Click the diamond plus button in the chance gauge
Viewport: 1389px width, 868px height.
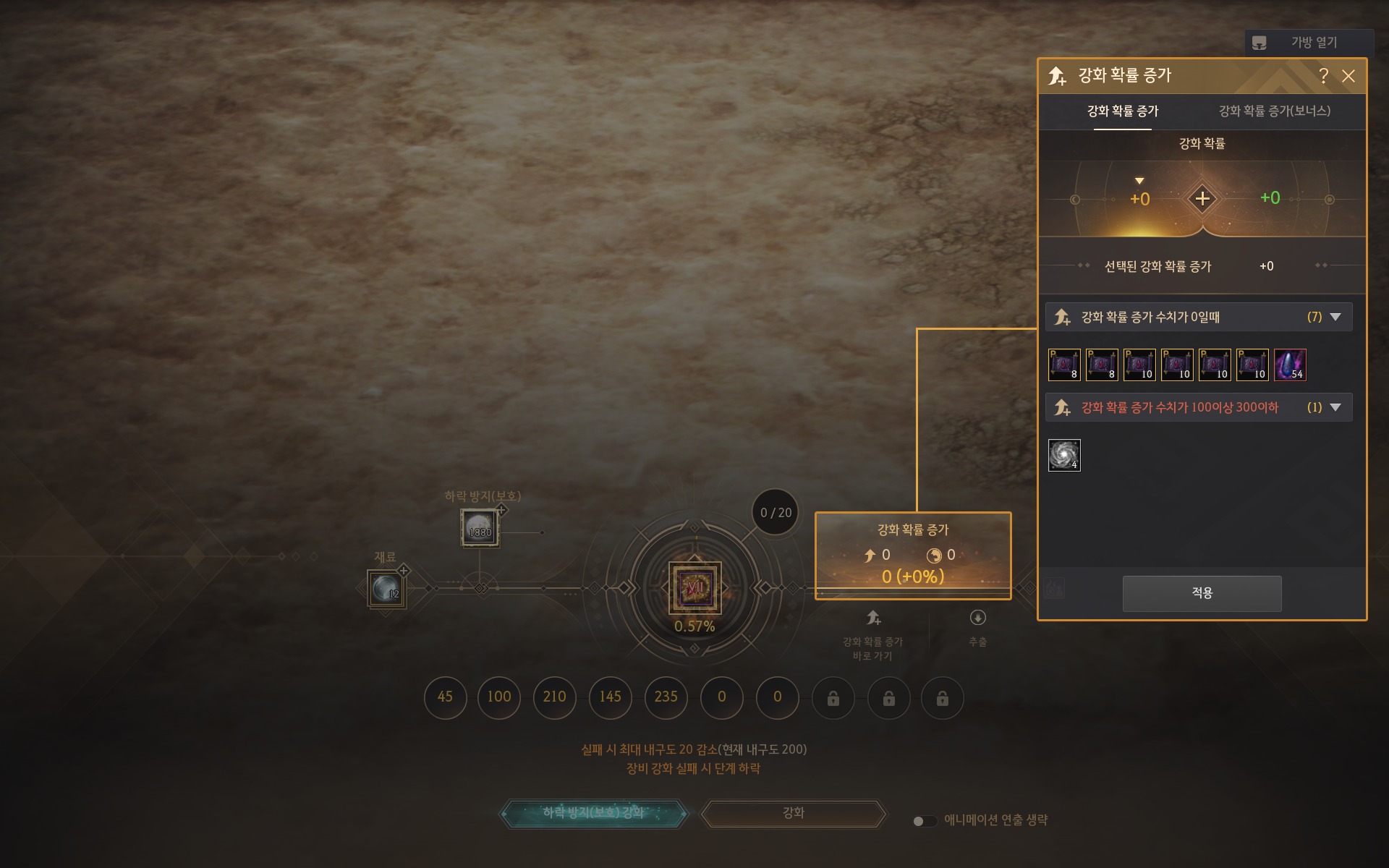pos(1202,198)
